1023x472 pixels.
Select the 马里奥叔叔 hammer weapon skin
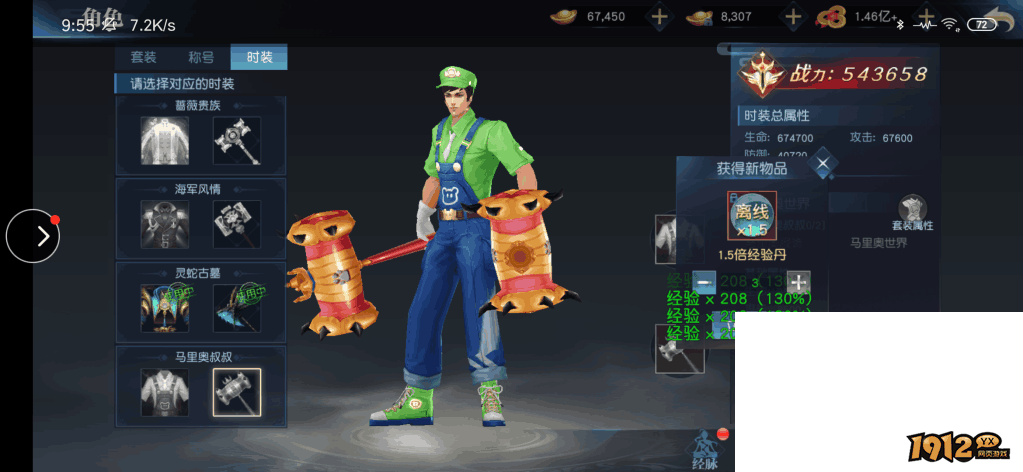(x=237, y=391)
